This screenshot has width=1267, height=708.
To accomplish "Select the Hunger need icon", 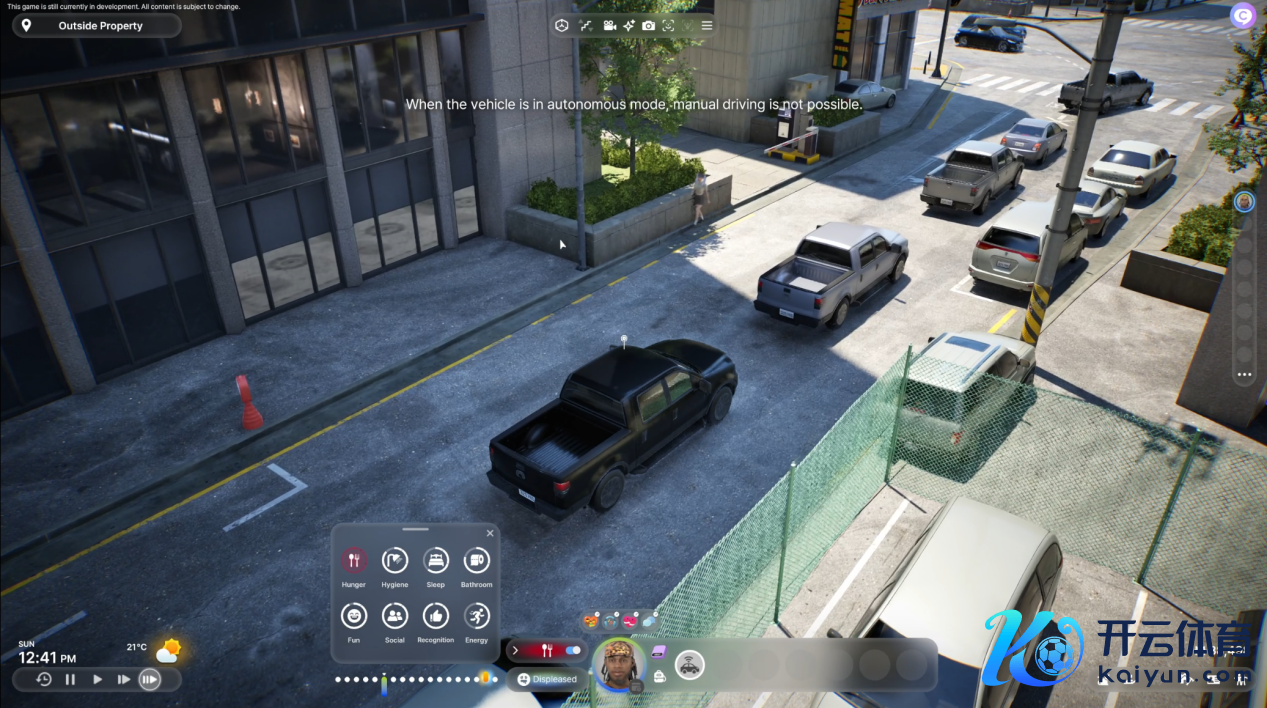I will pyautogui.click(x=354, y=561).
